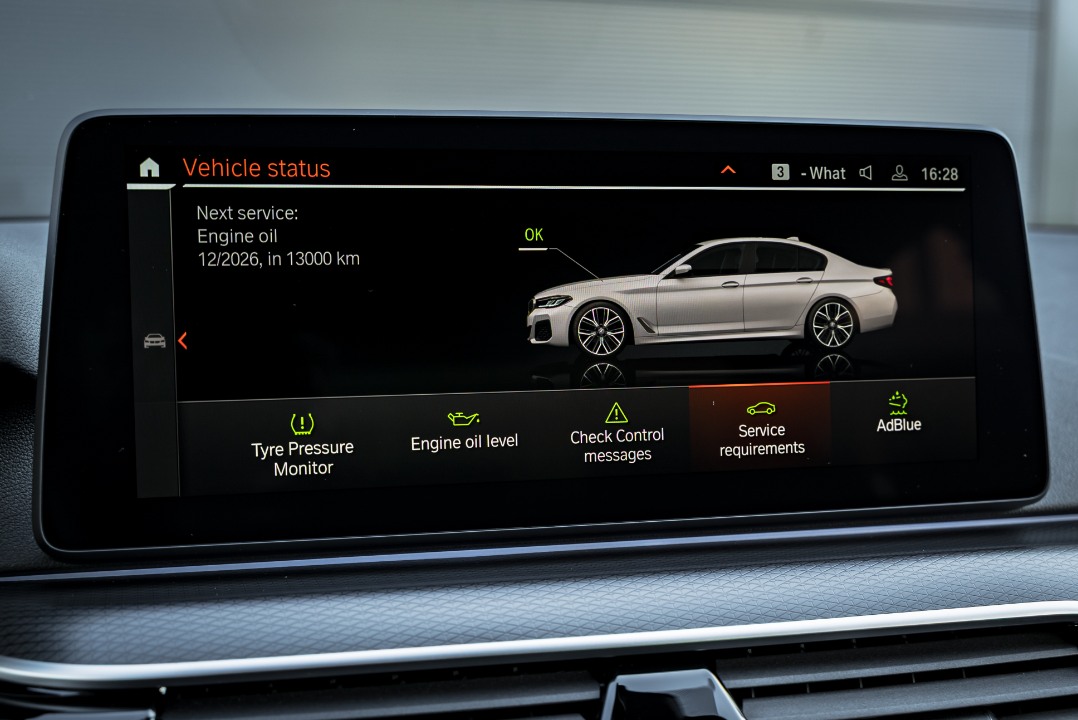Select Tyre Pressure Monitor
Image resolution: width=1078 pixels, height=720 pixels.
coord(303,445)
